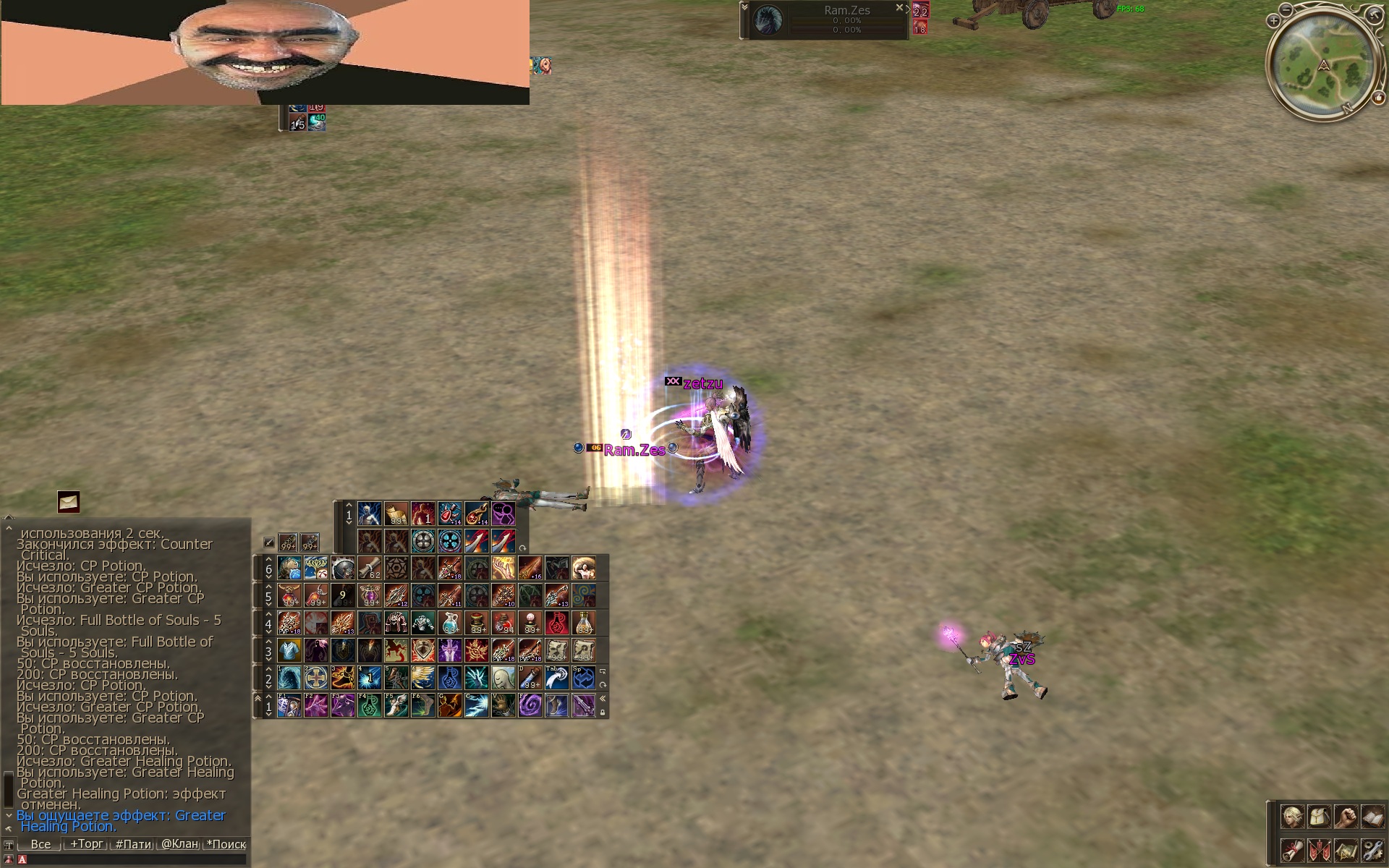Open the clan red banners icon
Screen dimensions: 1389x868
pyautogui.click(x=1319, y=850)
